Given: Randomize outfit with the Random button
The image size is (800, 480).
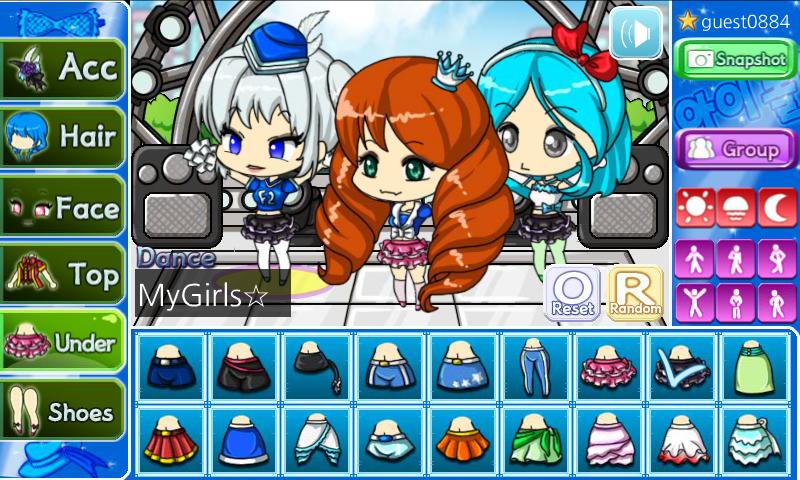Looking at the screenshot, I should pos(635,293).
